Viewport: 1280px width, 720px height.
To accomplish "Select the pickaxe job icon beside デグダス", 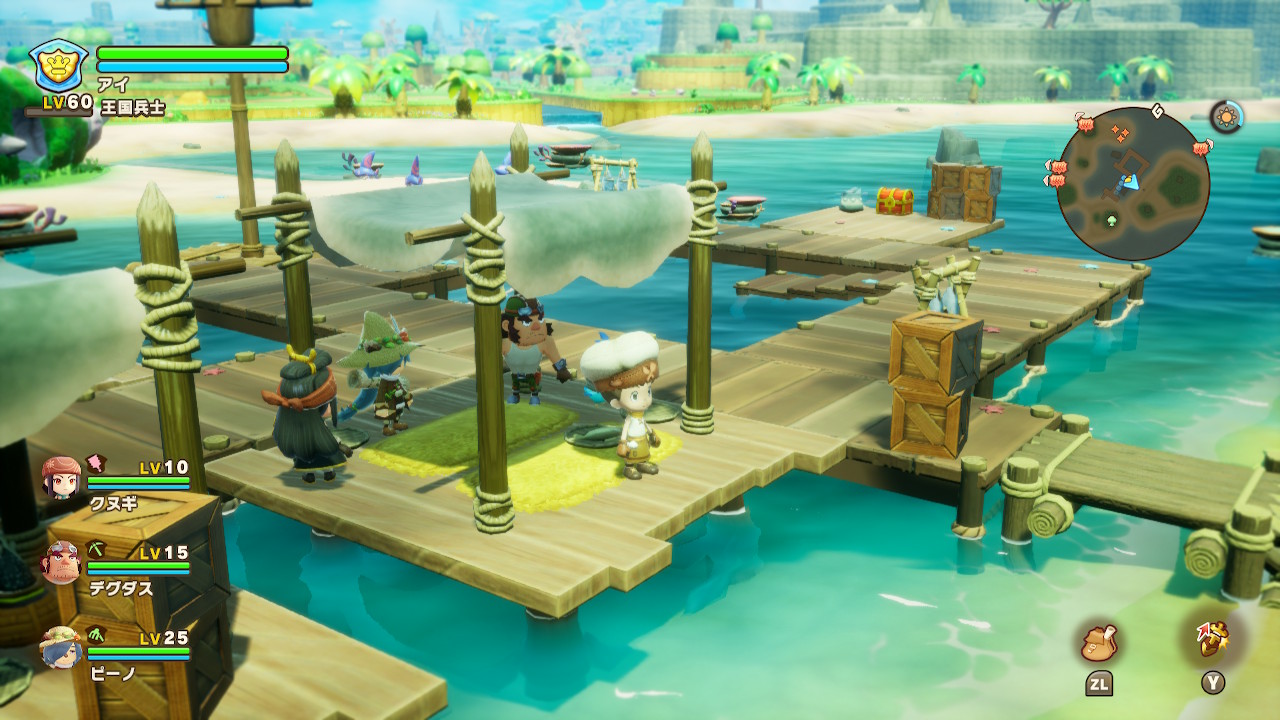I will 95,549.
